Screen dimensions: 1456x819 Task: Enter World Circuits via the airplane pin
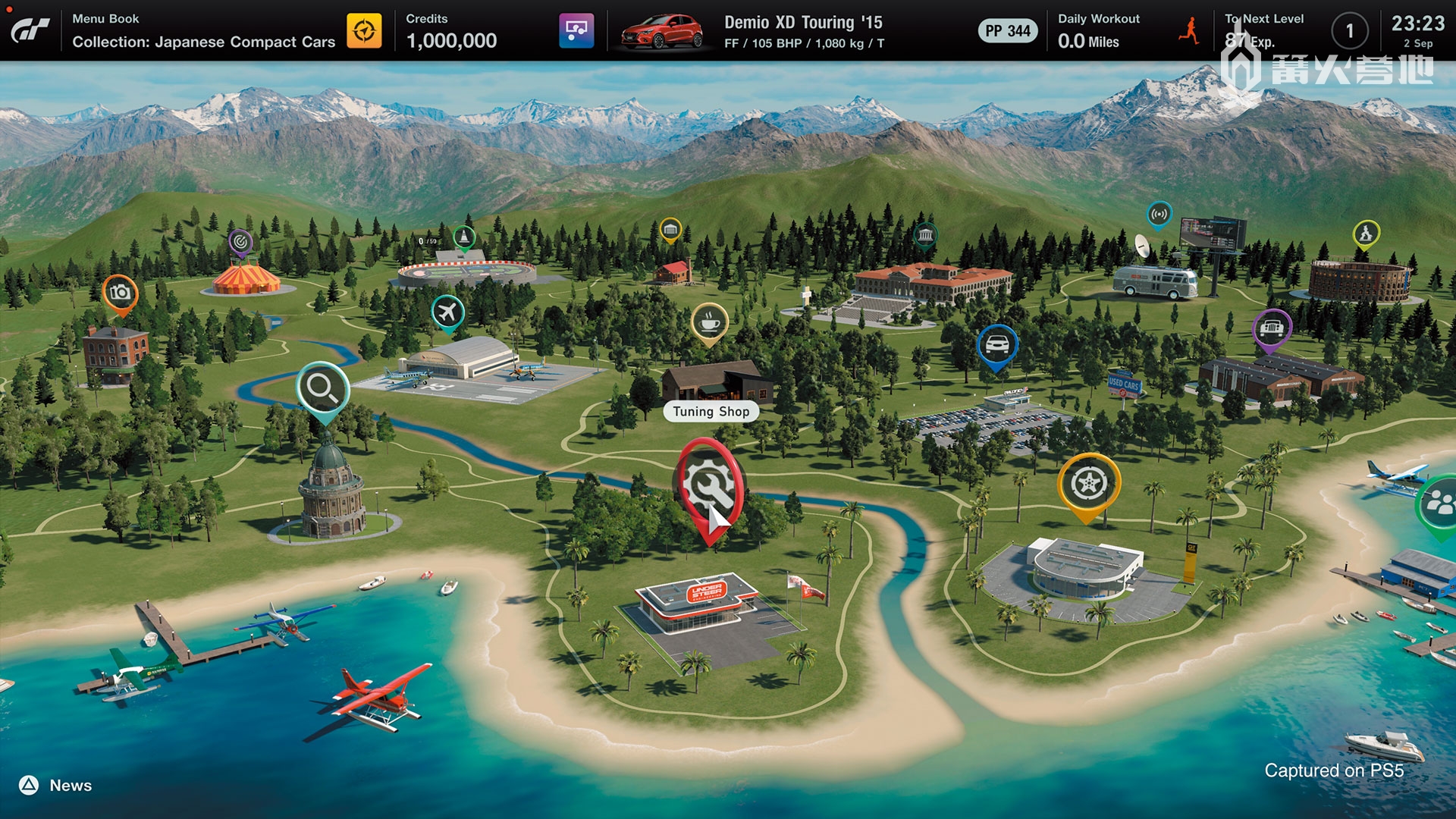point(447,312)
